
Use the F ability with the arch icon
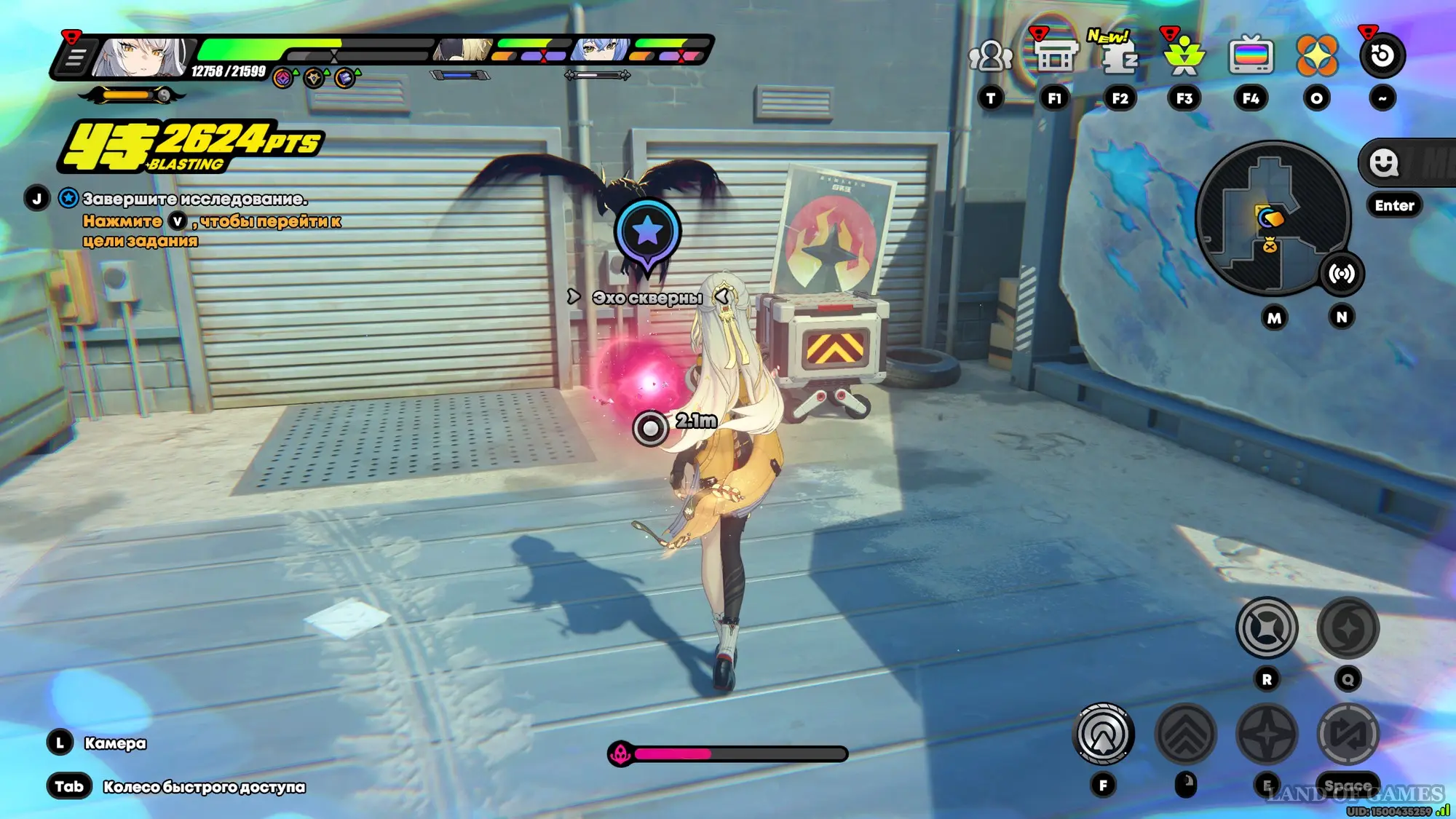pyautogui.click(x=1103, y=735)
